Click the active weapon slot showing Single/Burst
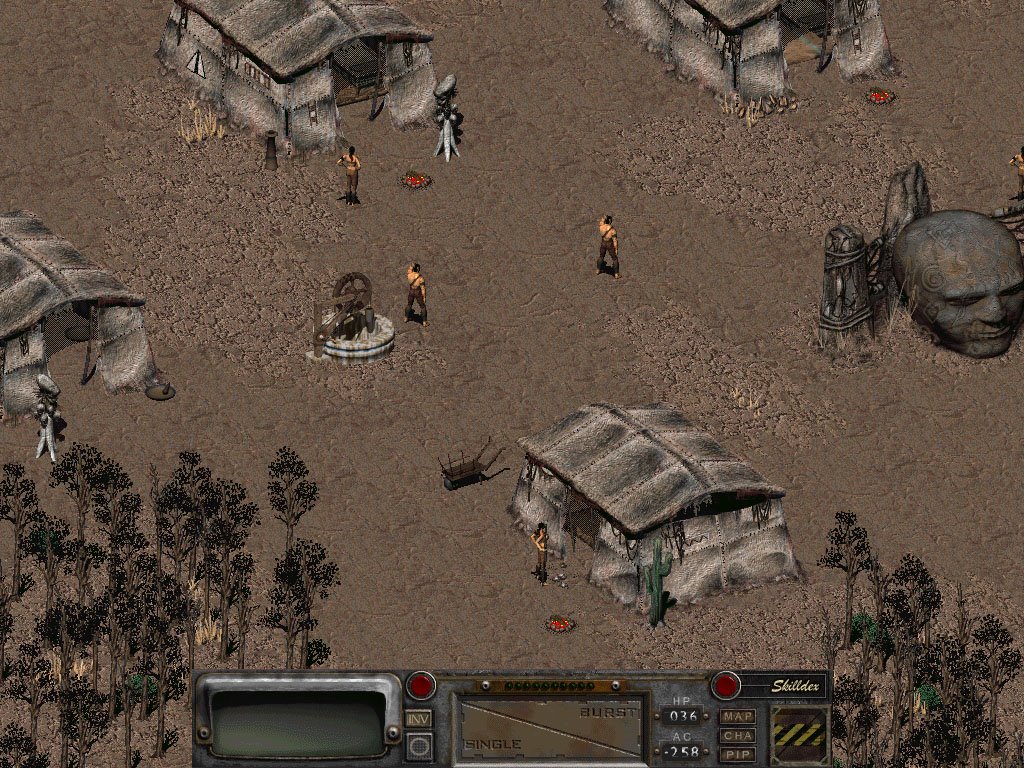The image size is (1024, 768). (x=550, y=727)
